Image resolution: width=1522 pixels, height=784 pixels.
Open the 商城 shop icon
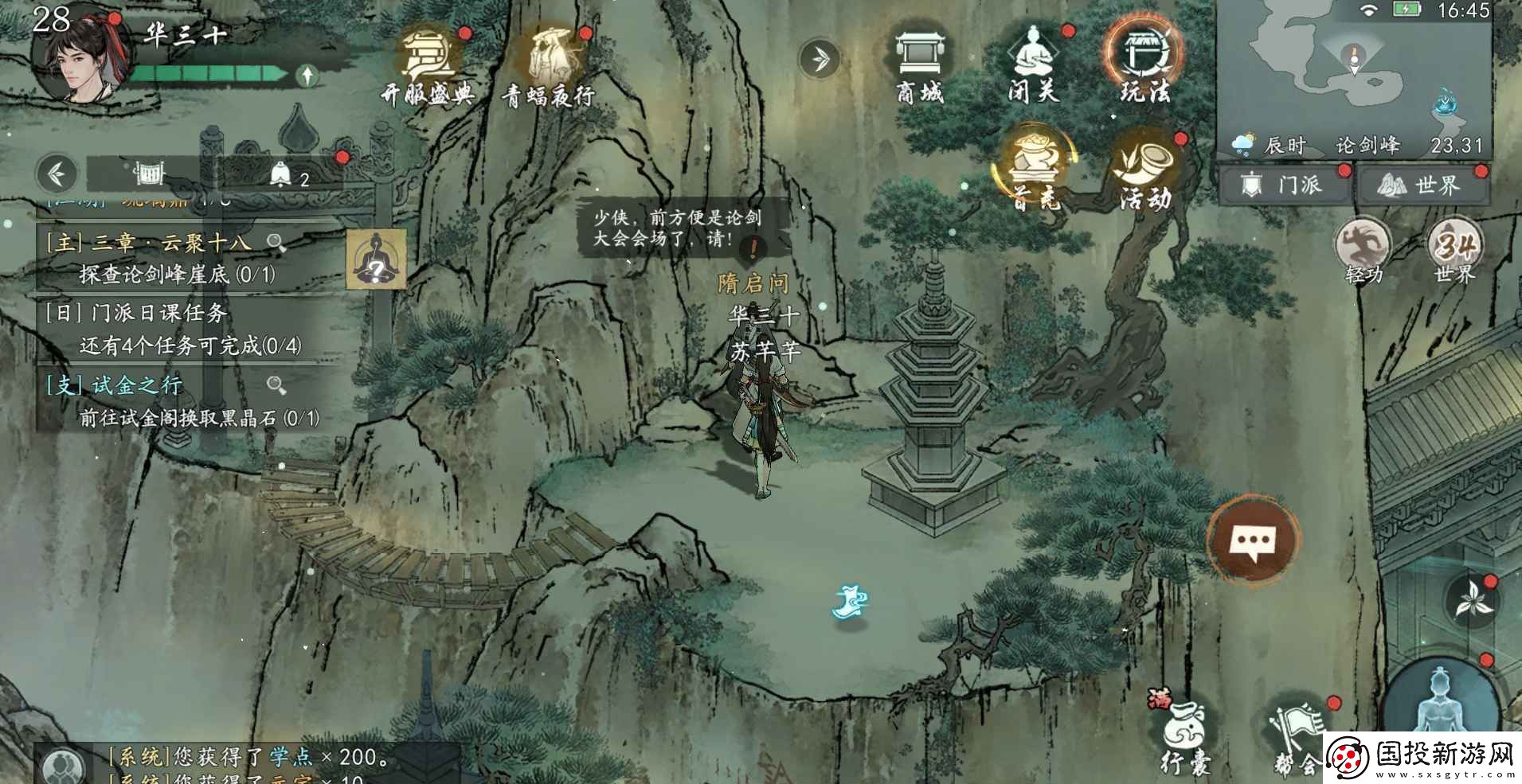click(x=920, y=66)
